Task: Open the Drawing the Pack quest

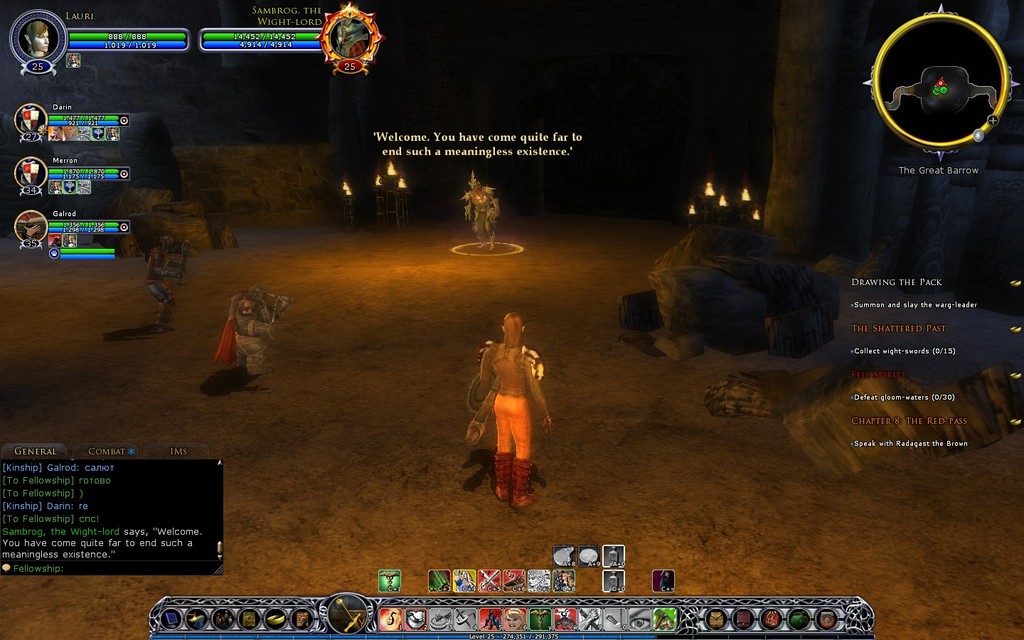Action: 897,282
